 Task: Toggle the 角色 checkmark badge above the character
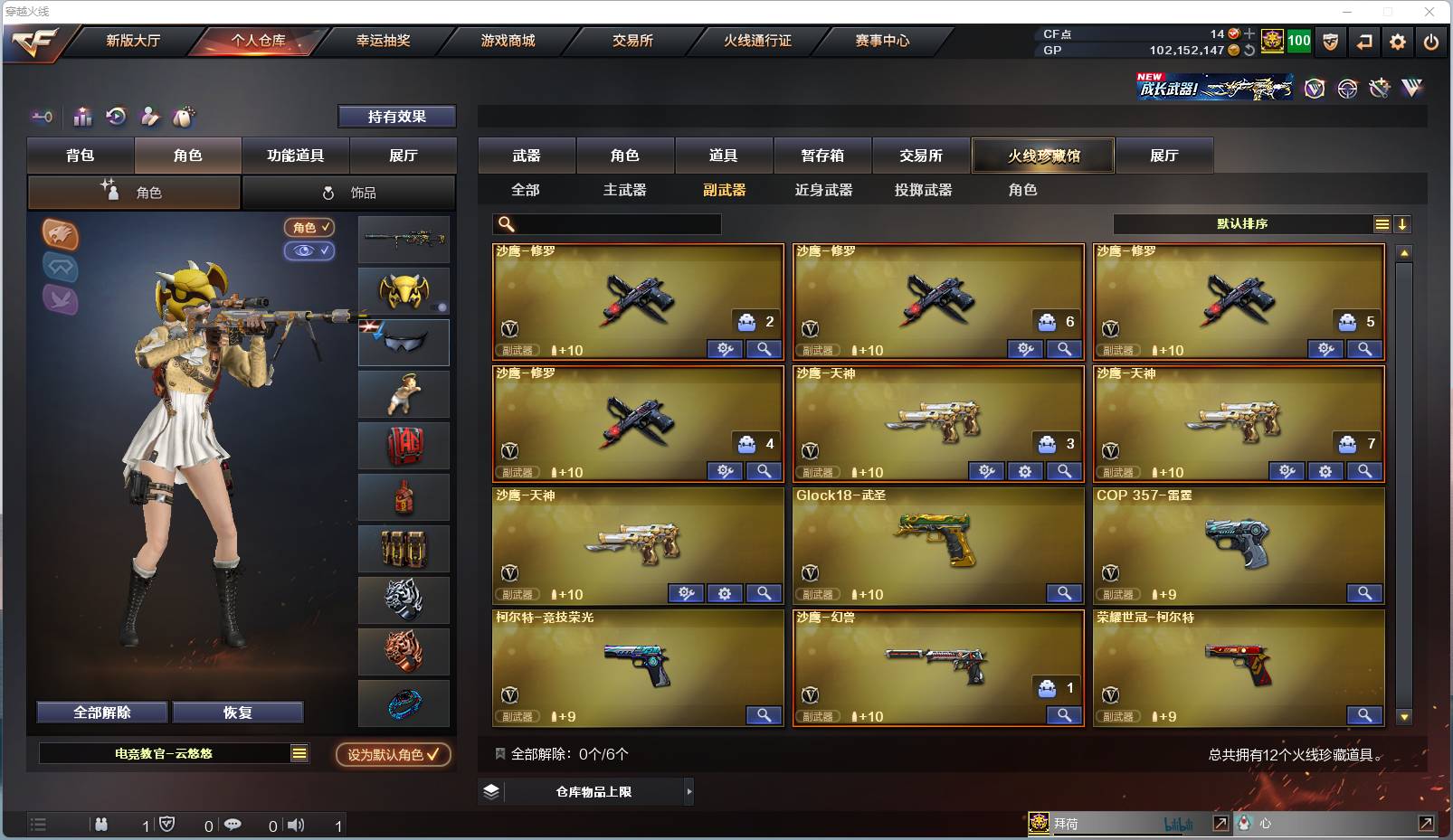pos(309,228)
